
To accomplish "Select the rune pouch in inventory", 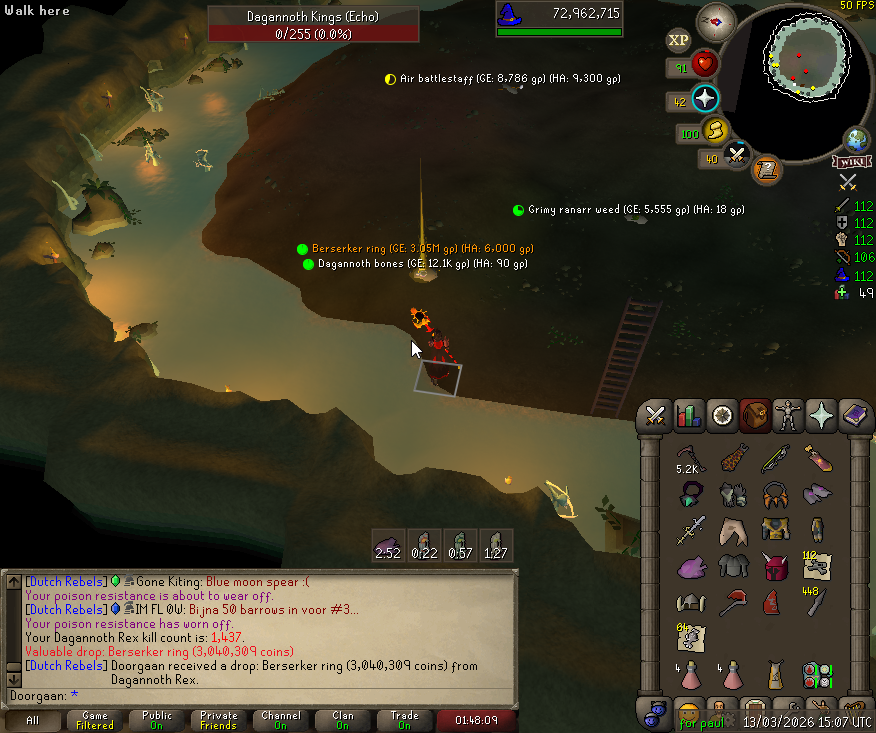I will click(817, 673).
